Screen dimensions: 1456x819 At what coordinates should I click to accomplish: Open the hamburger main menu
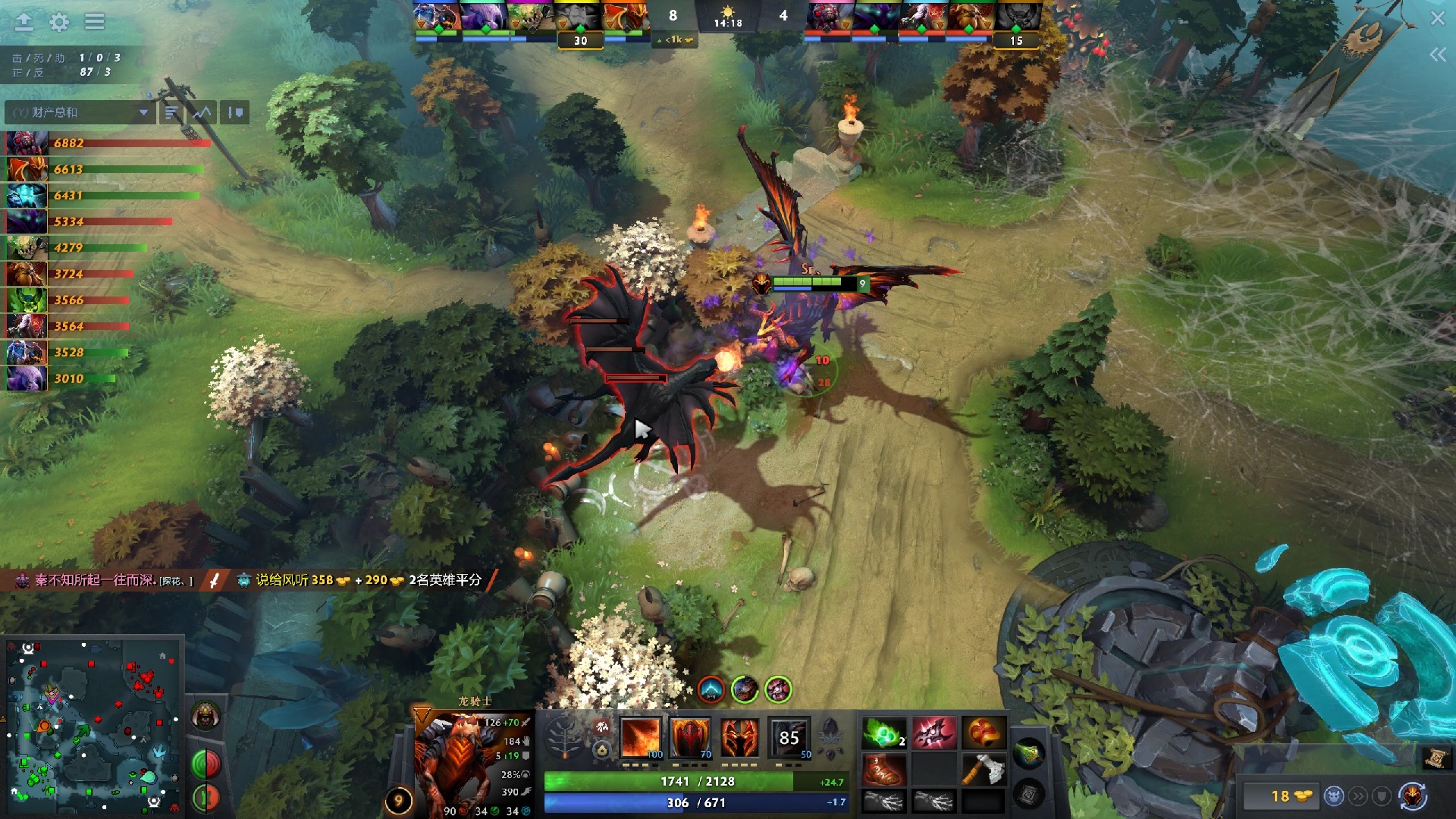click(x=95, y=21)
